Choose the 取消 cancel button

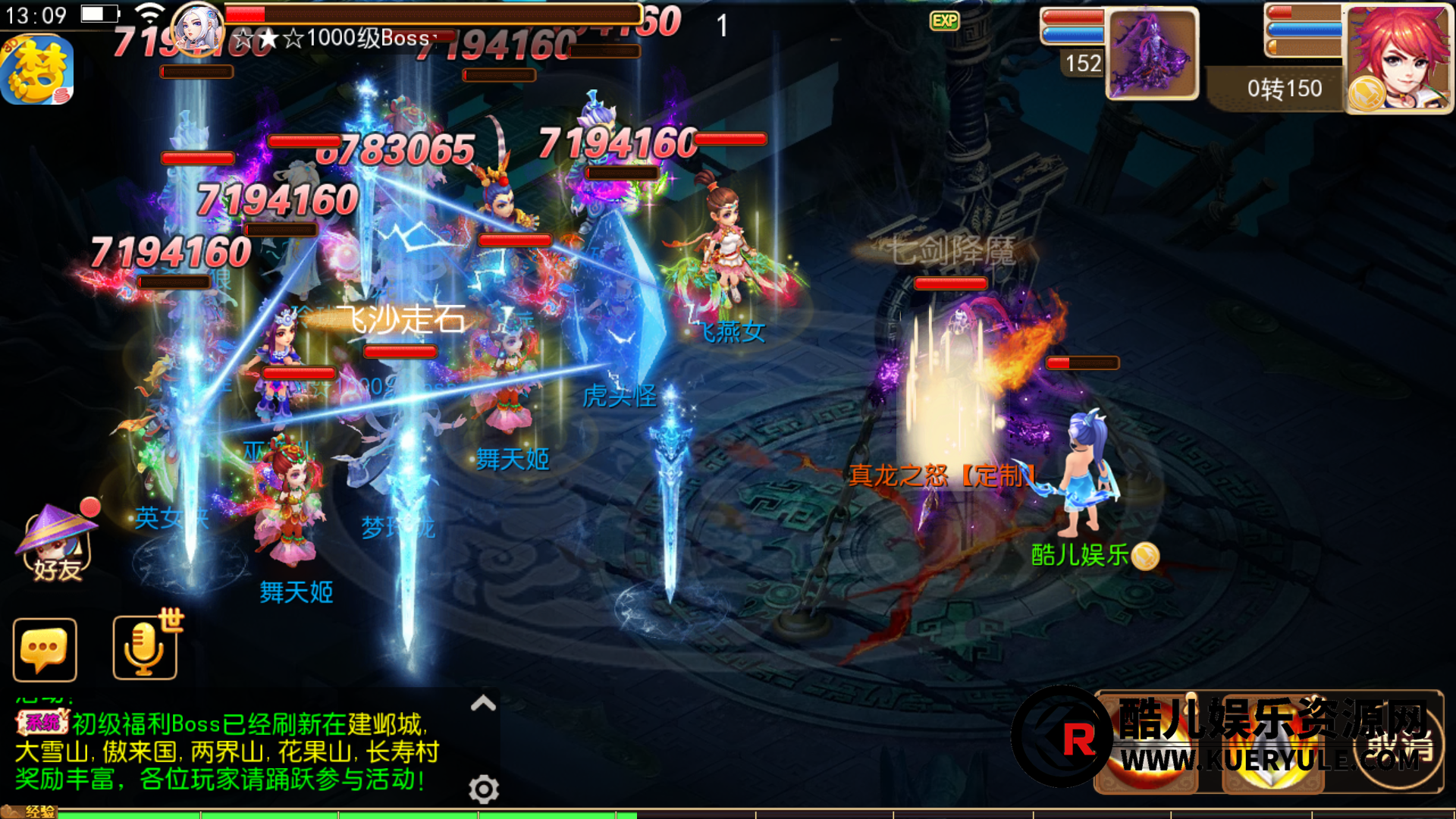tap(1400, 747)
